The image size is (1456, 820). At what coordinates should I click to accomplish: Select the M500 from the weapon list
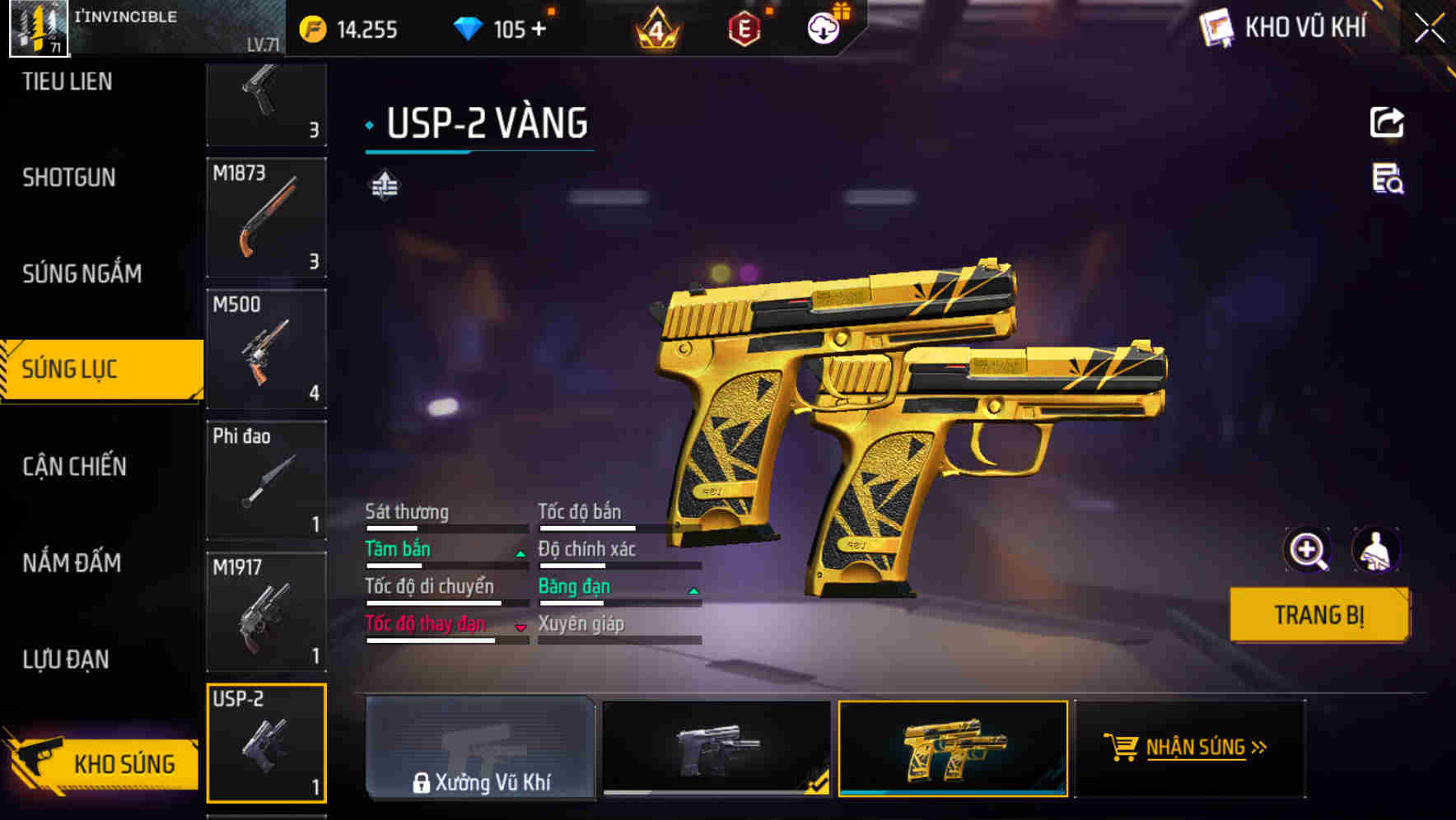[x=266, y=350]
